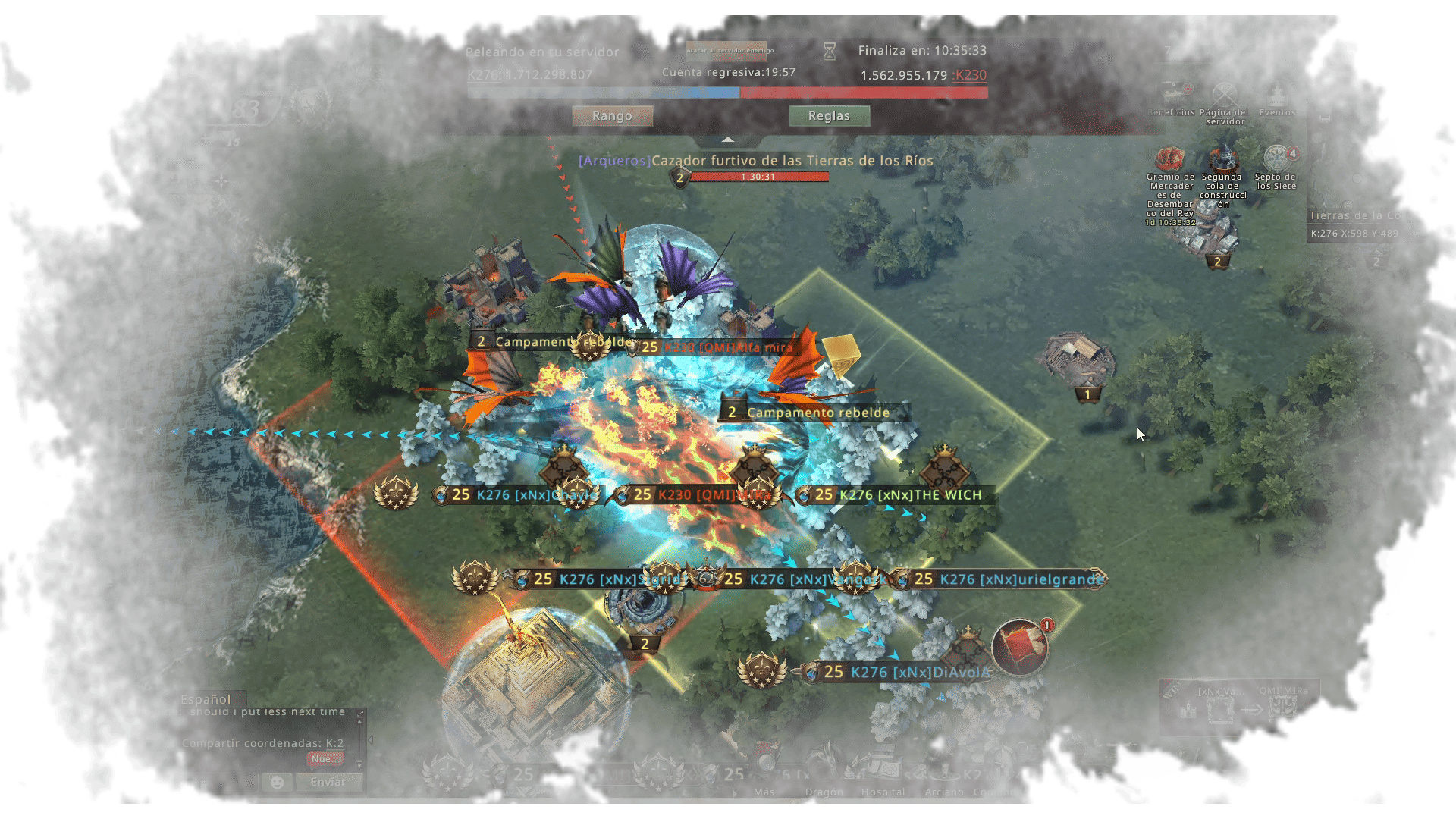
Task: Send chat message with Enviar
Action: point(328,782)
